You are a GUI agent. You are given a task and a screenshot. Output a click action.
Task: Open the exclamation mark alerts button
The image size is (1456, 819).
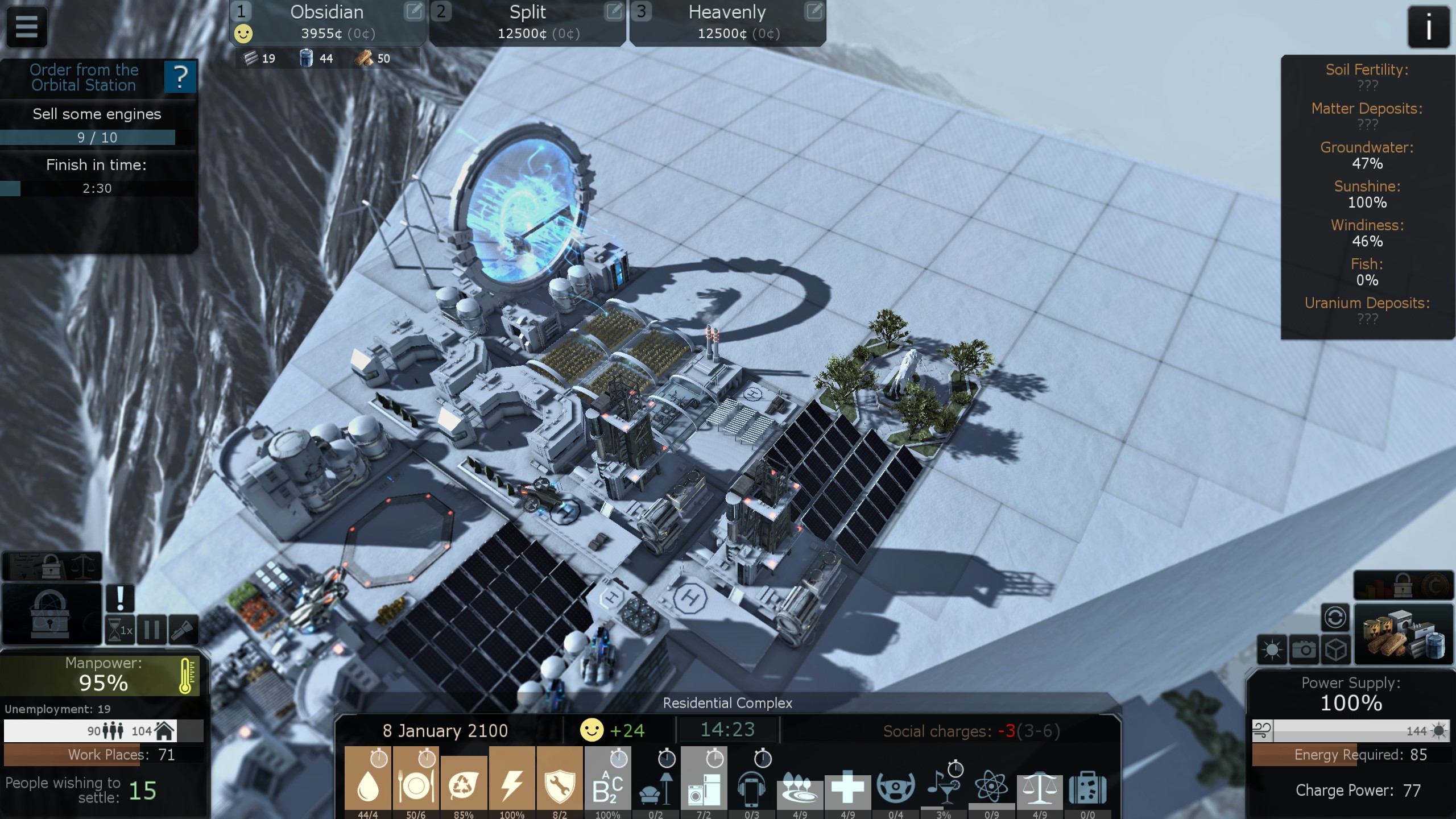pyautogui.click(x=120, y=598)
